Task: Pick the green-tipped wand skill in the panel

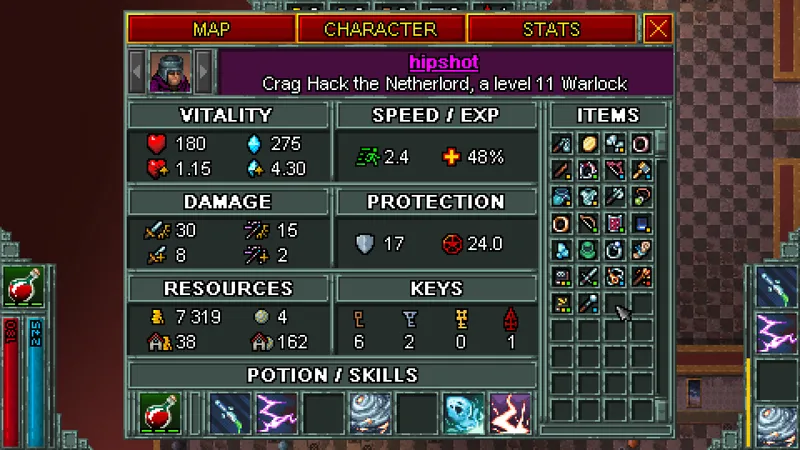Action: [230, 412]
